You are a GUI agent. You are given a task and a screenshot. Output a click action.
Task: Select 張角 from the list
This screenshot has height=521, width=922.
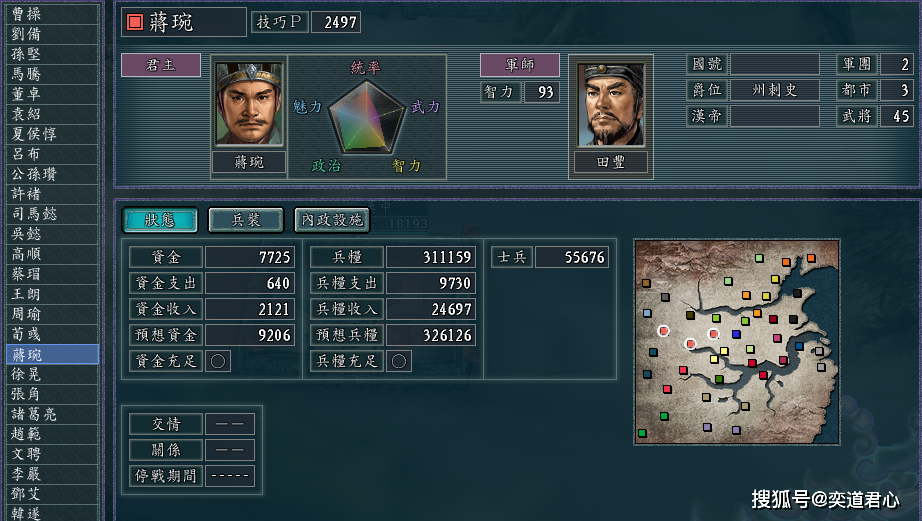pos(50,393)
